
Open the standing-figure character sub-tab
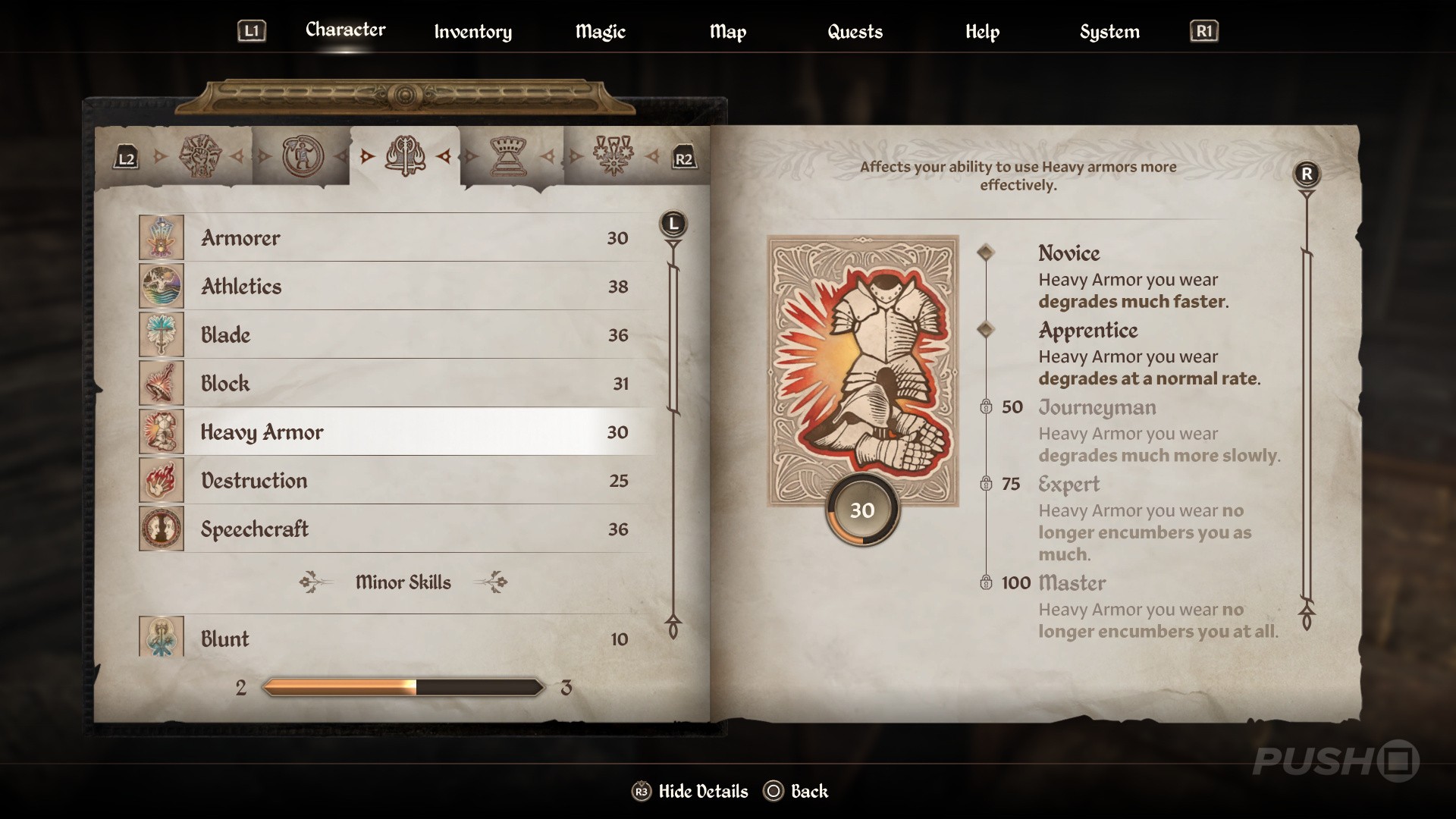(x=303, y=156)
